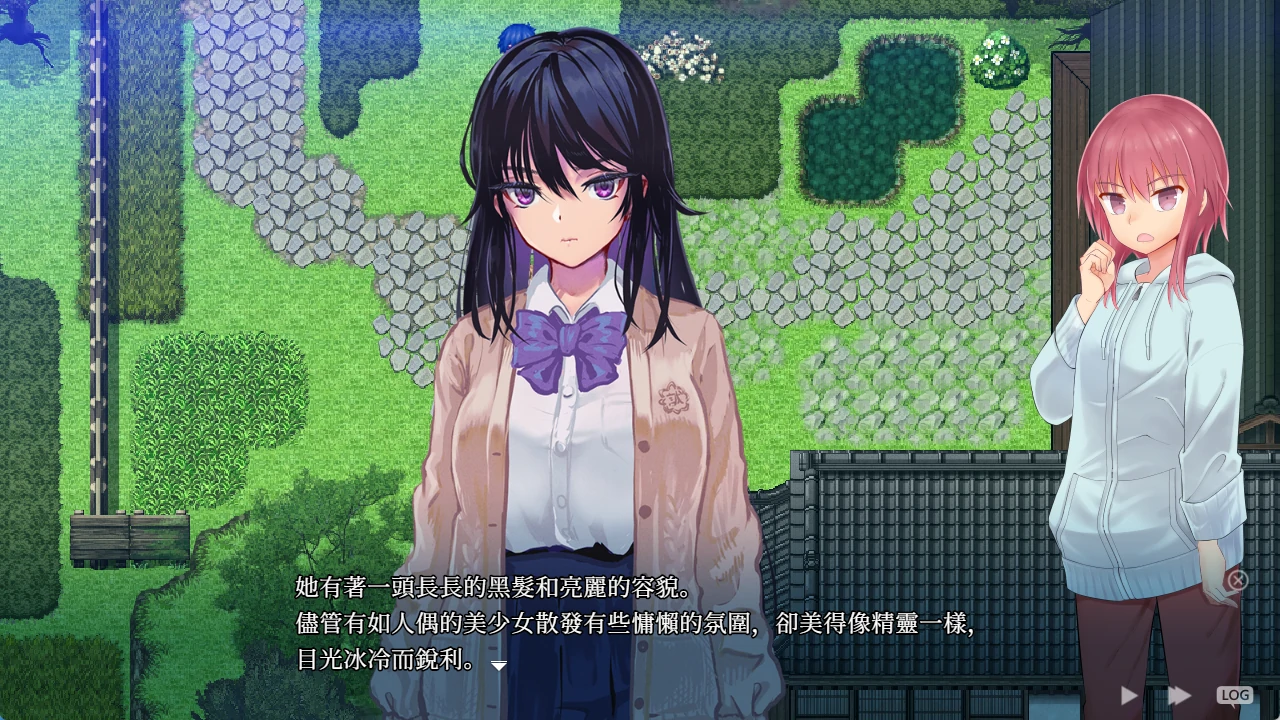1280x720 pixels.
Task: Dismiss the narration with the X control
Action: pyautogui.click(x=1239, y=578)
